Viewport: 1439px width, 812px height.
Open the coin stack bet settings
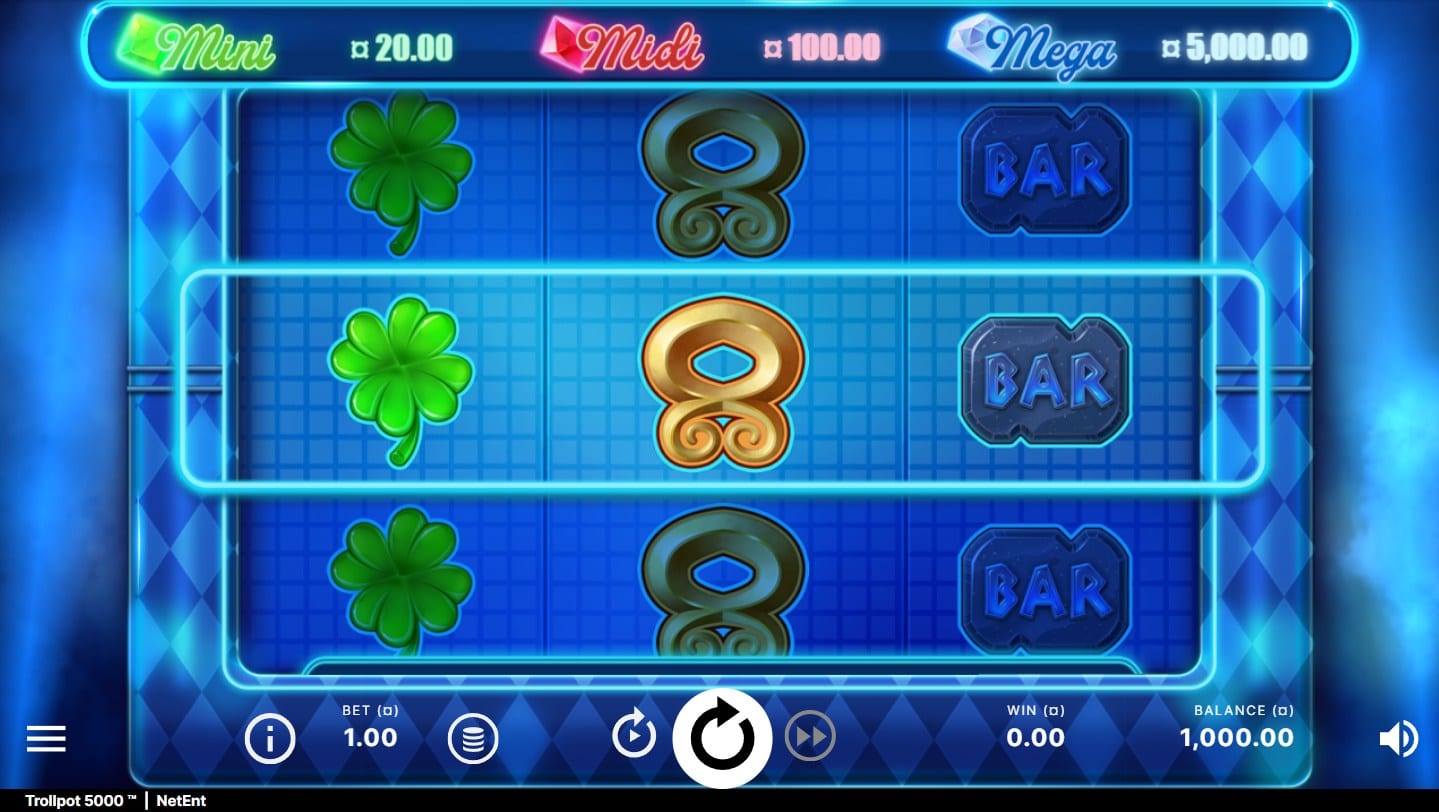click(x=473, y=739)
